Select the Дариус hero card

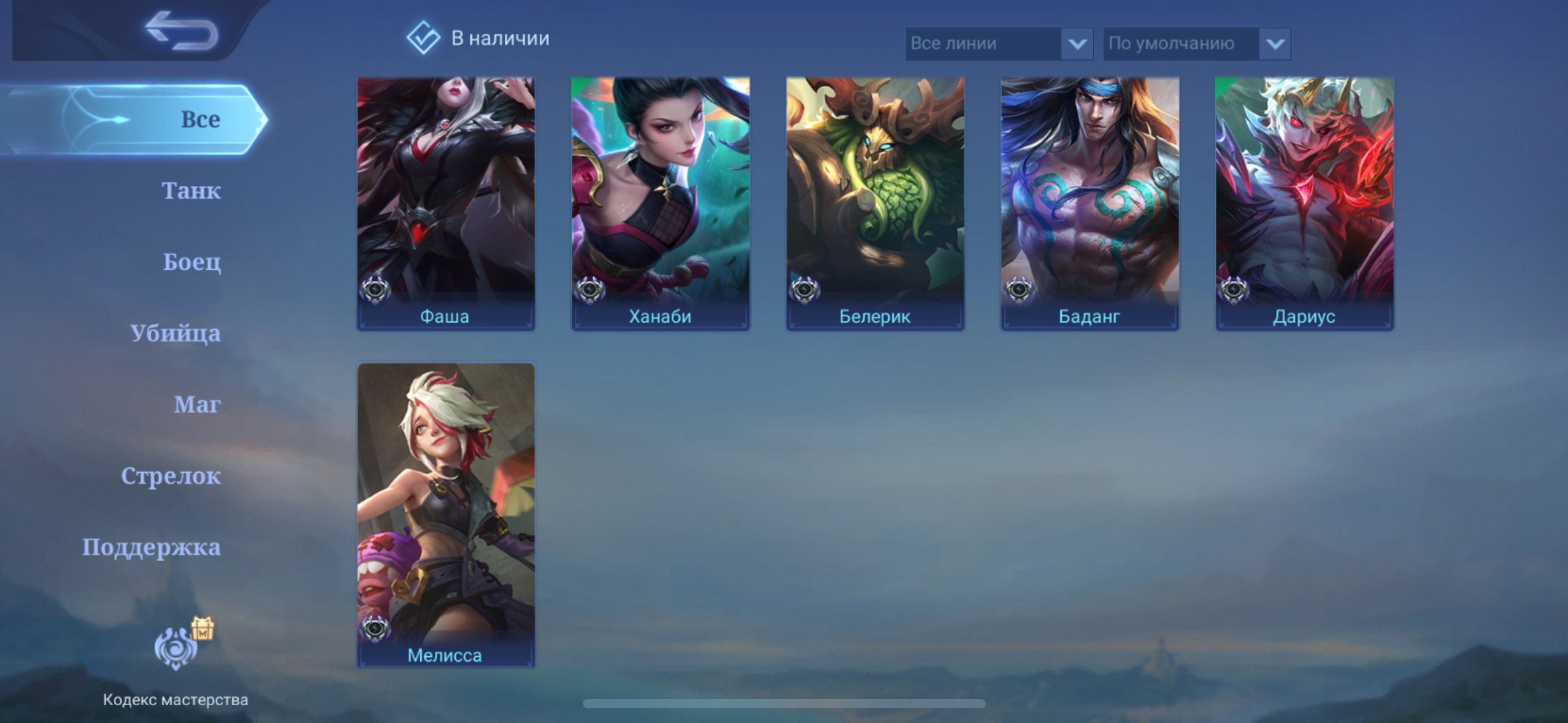(1304, 203)
